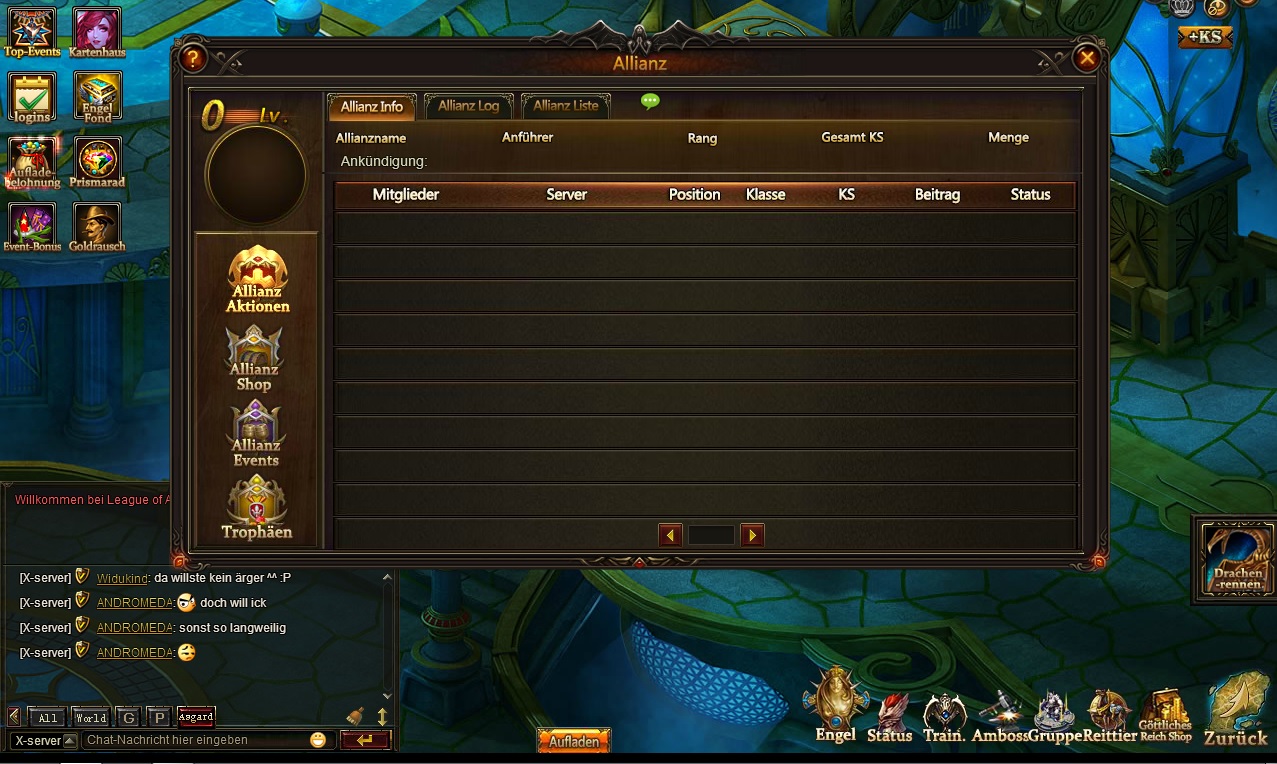Select the World chat channel tab
This screenshot has width=1277, height=764.
[90, 717]
